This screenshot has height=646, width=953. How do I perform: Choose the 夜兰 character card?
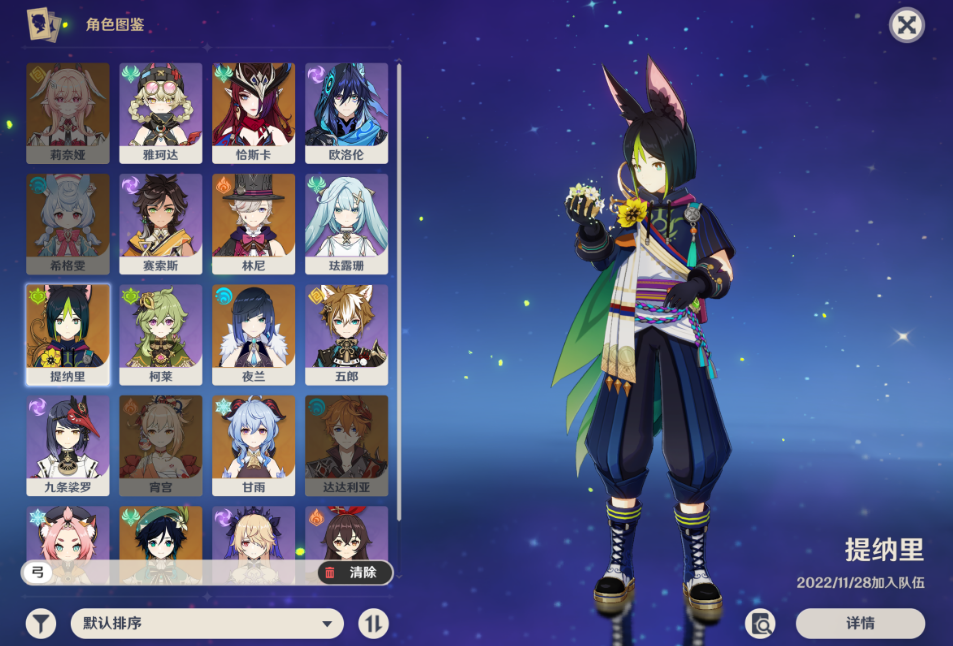tap(254, 334)
